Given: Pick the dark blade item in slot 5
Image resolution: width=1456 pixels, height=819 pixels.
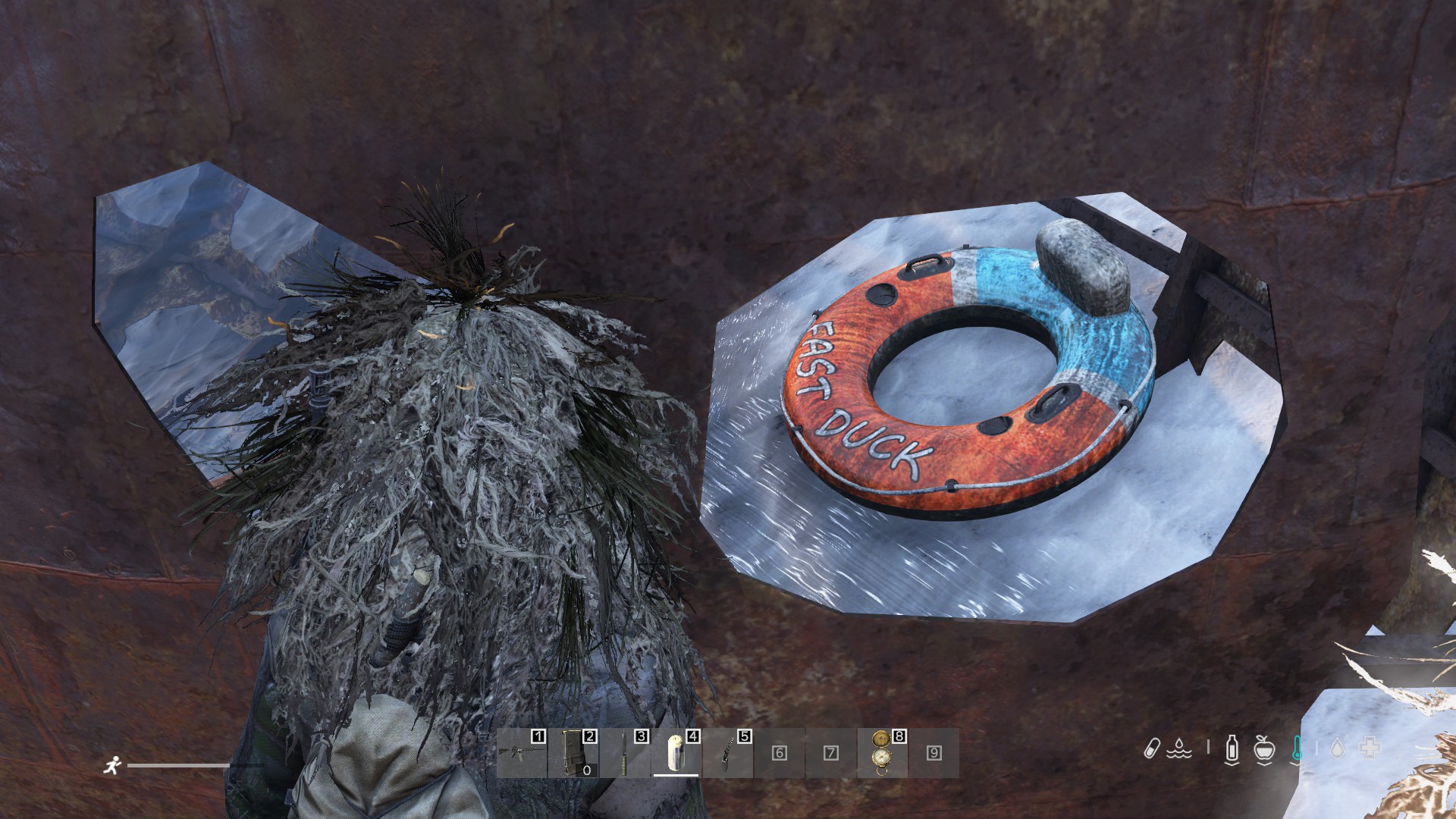Looking at the screenshot, I should pos(728,753).
